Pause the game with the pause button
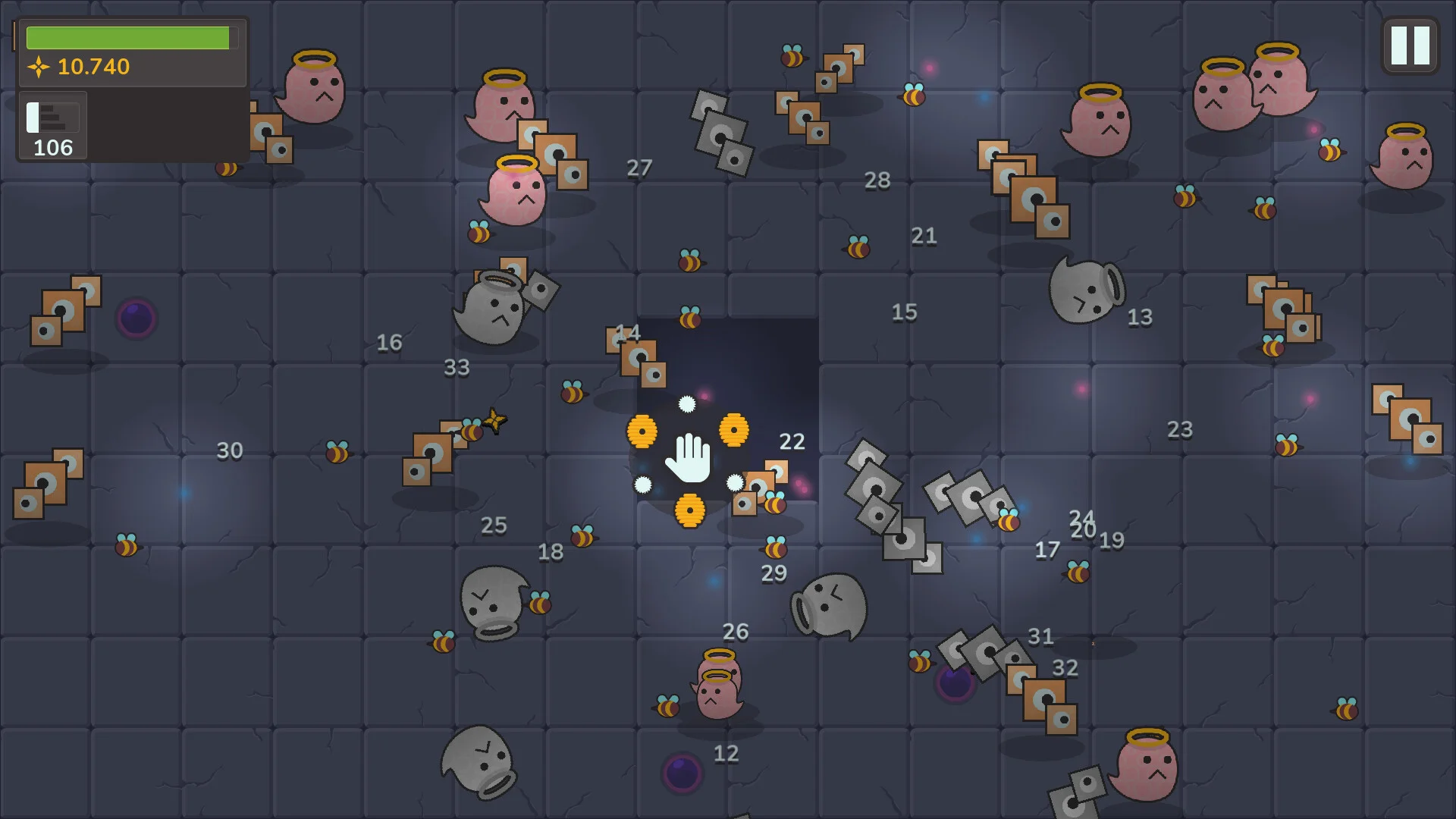Viewport: 1456px width, 819px height. (1410, 46)
